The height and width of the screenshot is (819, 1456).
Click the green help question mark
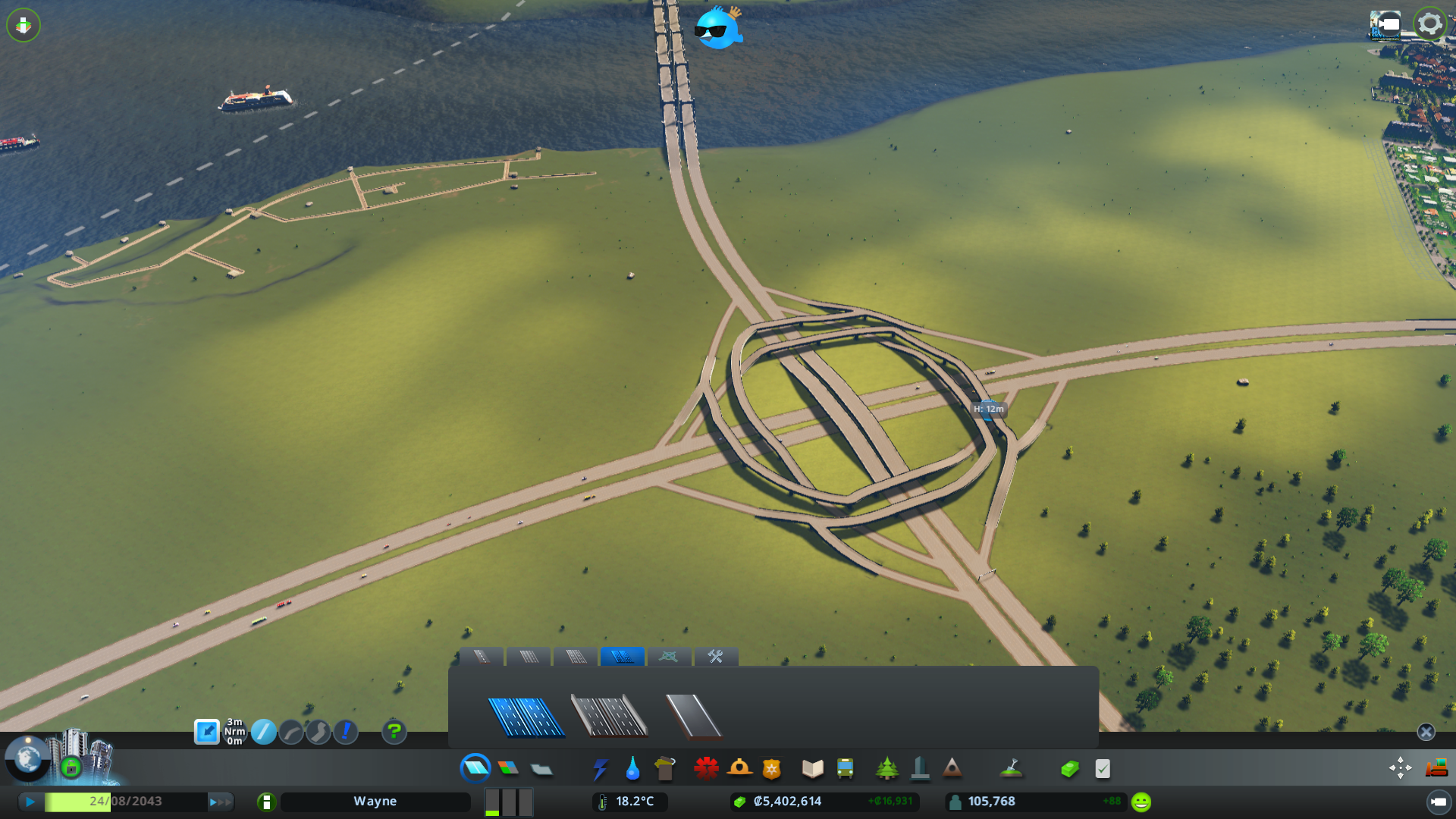pos(394,733)
